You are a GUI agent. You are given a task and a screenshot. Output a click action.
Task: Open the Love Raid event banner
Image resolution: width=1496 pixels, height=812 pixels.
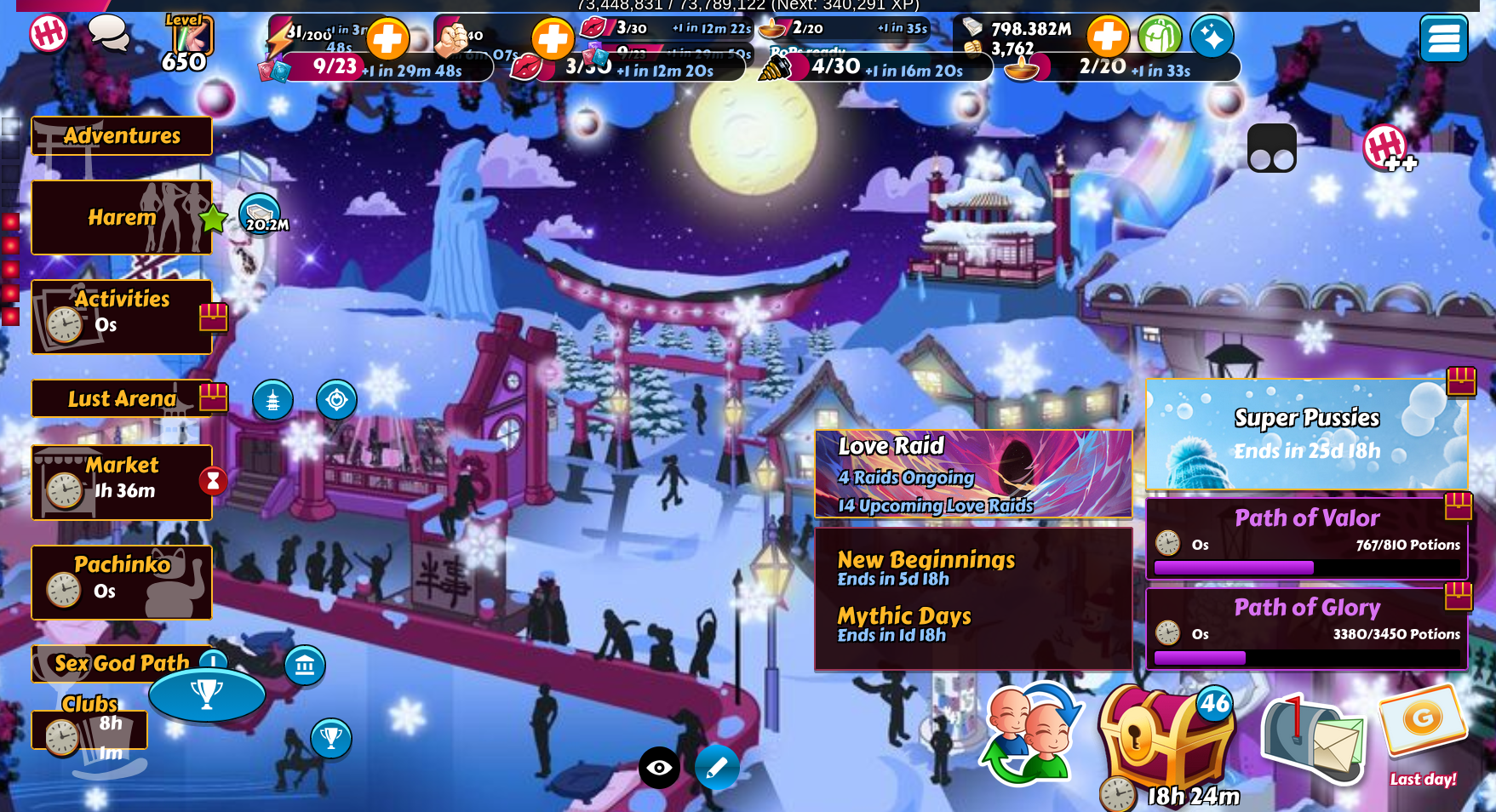click(973, 474)
